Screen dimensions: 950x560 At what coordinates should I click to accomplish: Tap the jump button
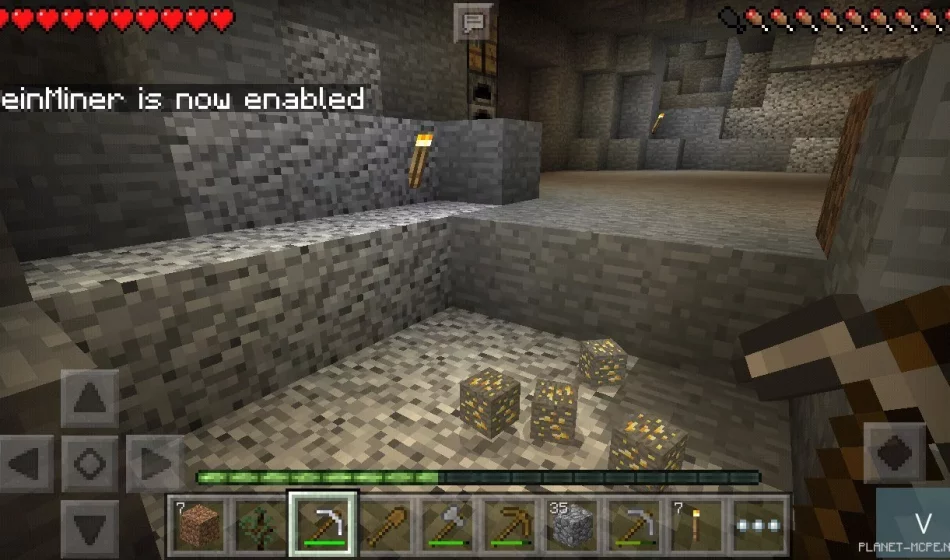coord(894,451)
